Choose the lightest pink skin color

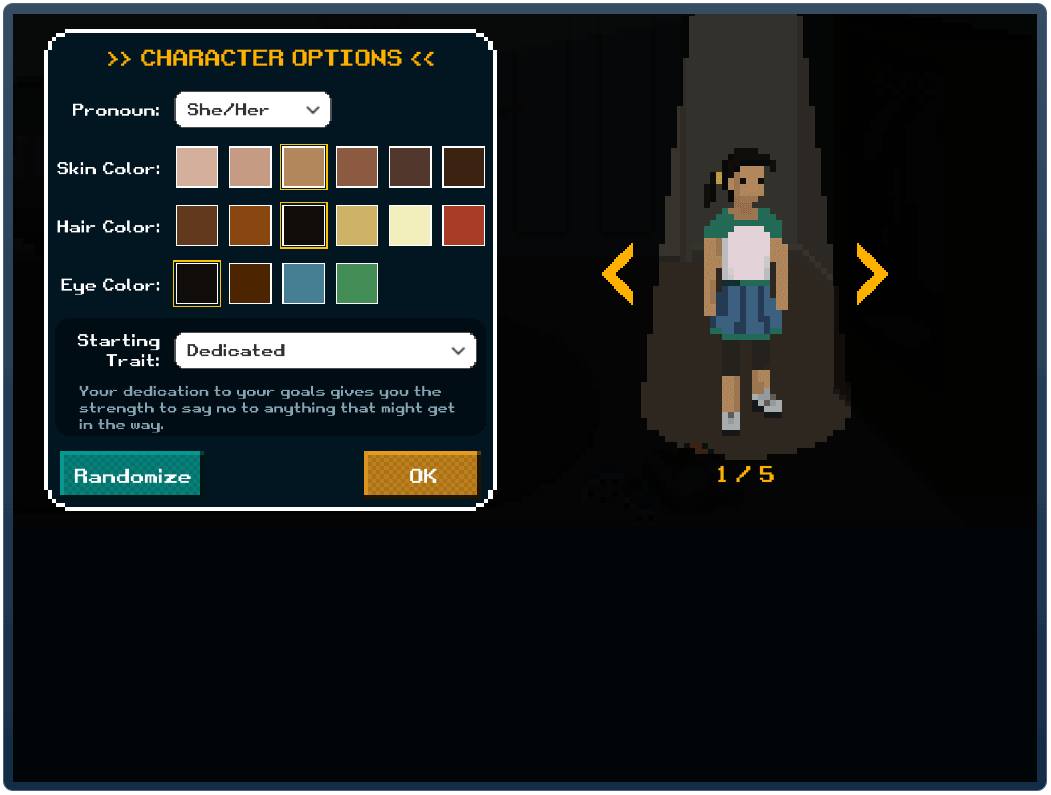[197, 167]
